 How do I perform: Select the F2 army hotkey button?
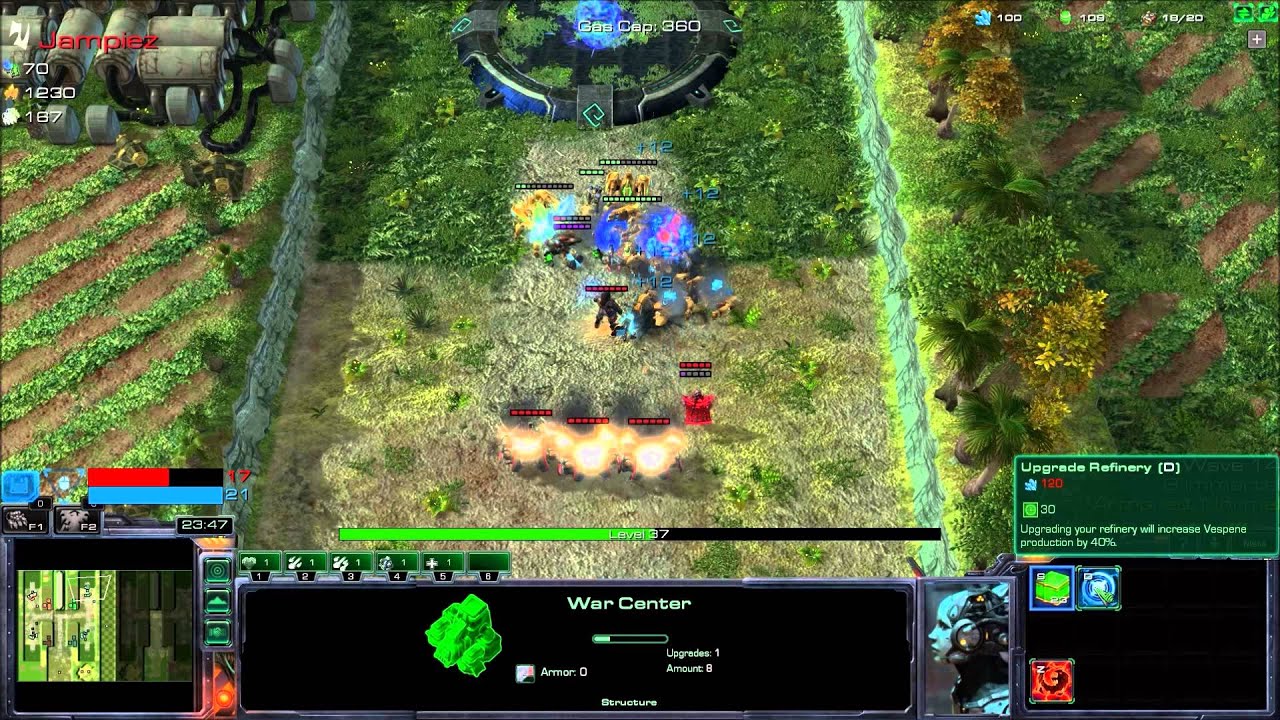point(75,519)
